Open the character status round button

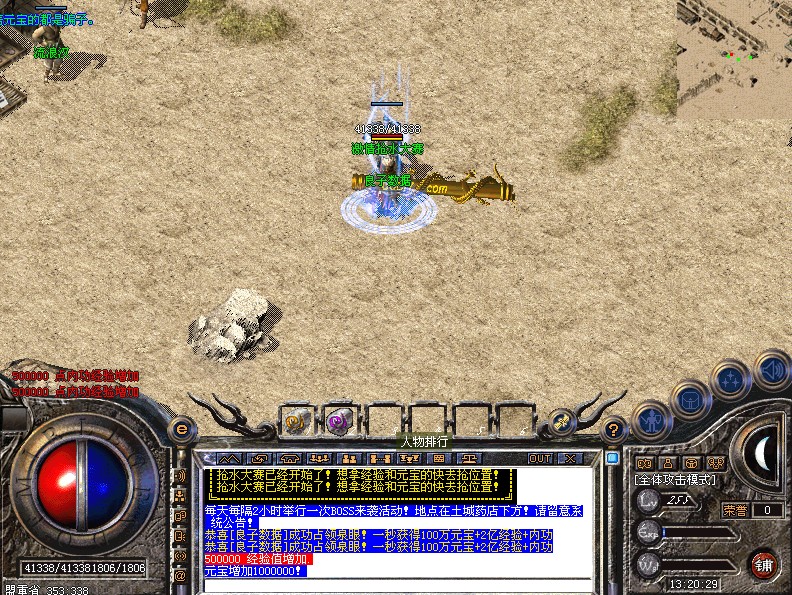(653, 421)
